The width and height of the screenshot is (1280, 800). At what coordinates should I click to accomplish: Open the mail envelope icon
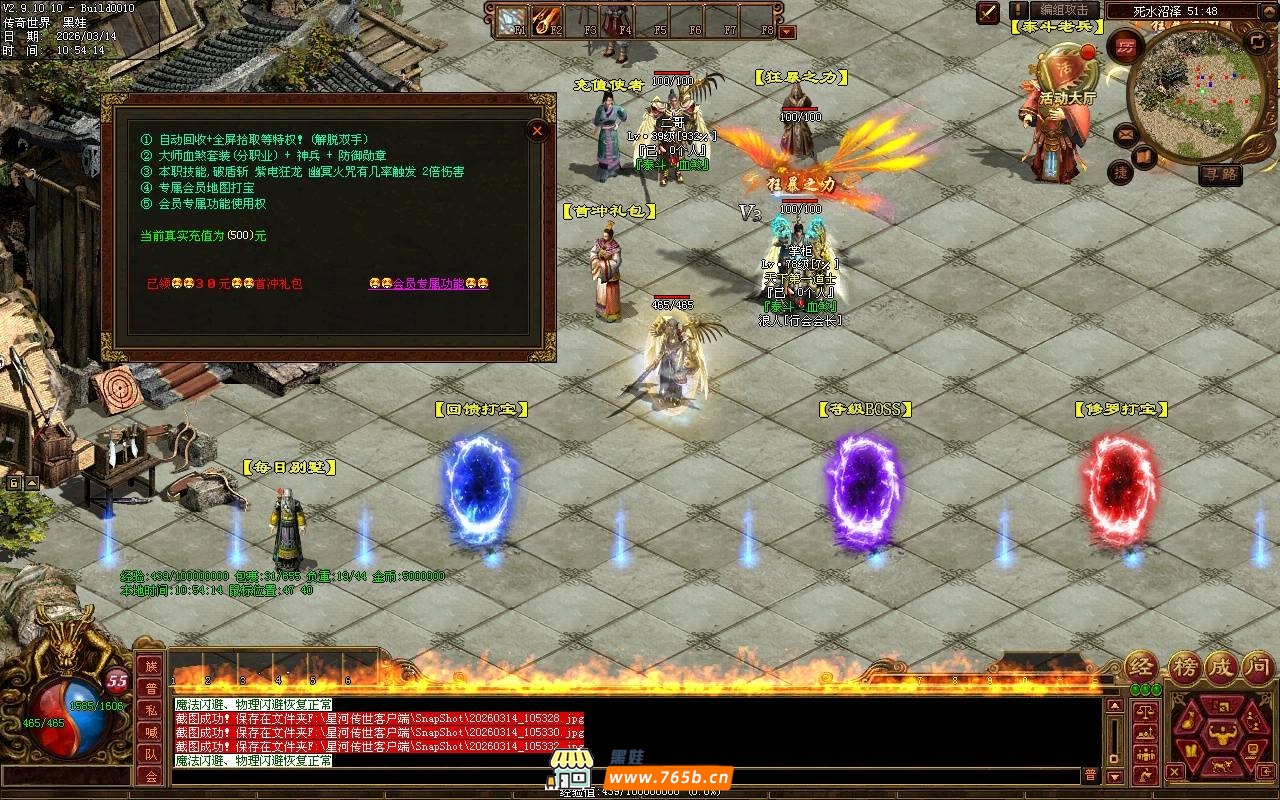tap(1126, 134)
